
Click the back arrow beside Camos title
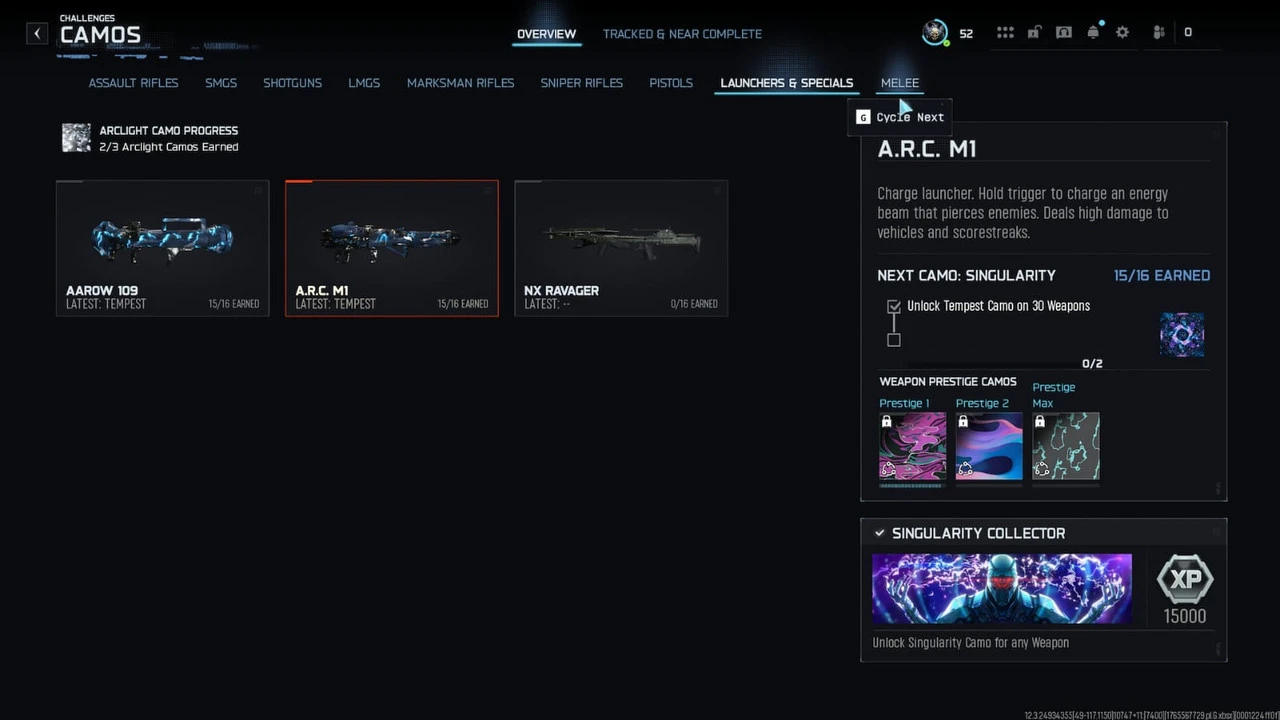coord(36,33)
